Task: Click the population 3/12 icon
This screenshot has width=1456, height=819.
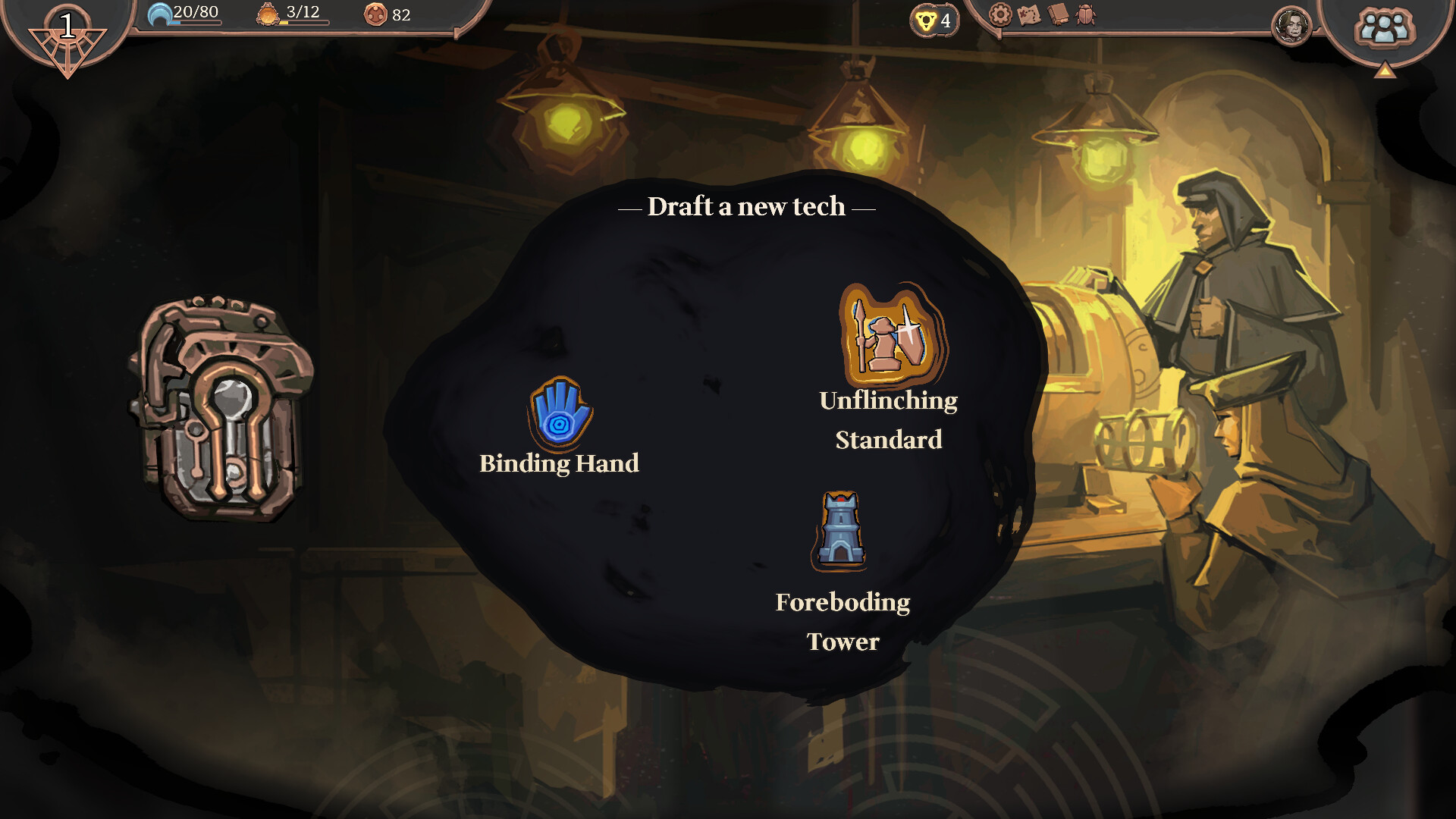Action: (267, 13)
